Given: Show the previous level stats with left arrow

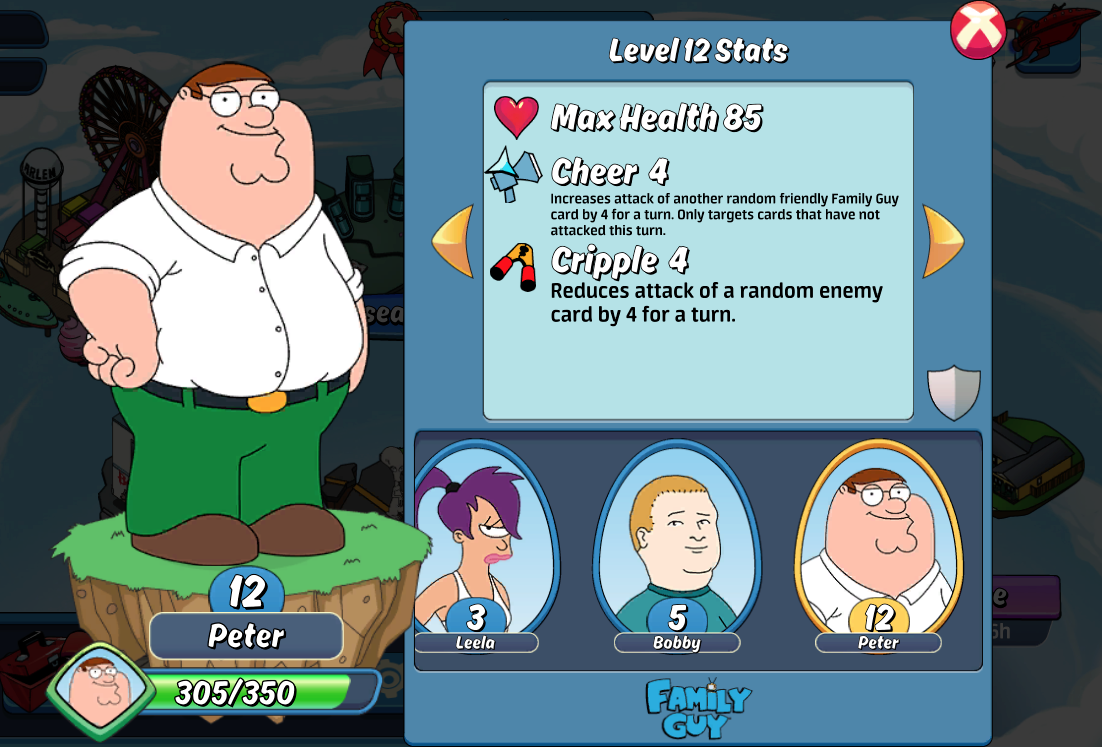Looking at the screenshot, I should coord(453,241).
